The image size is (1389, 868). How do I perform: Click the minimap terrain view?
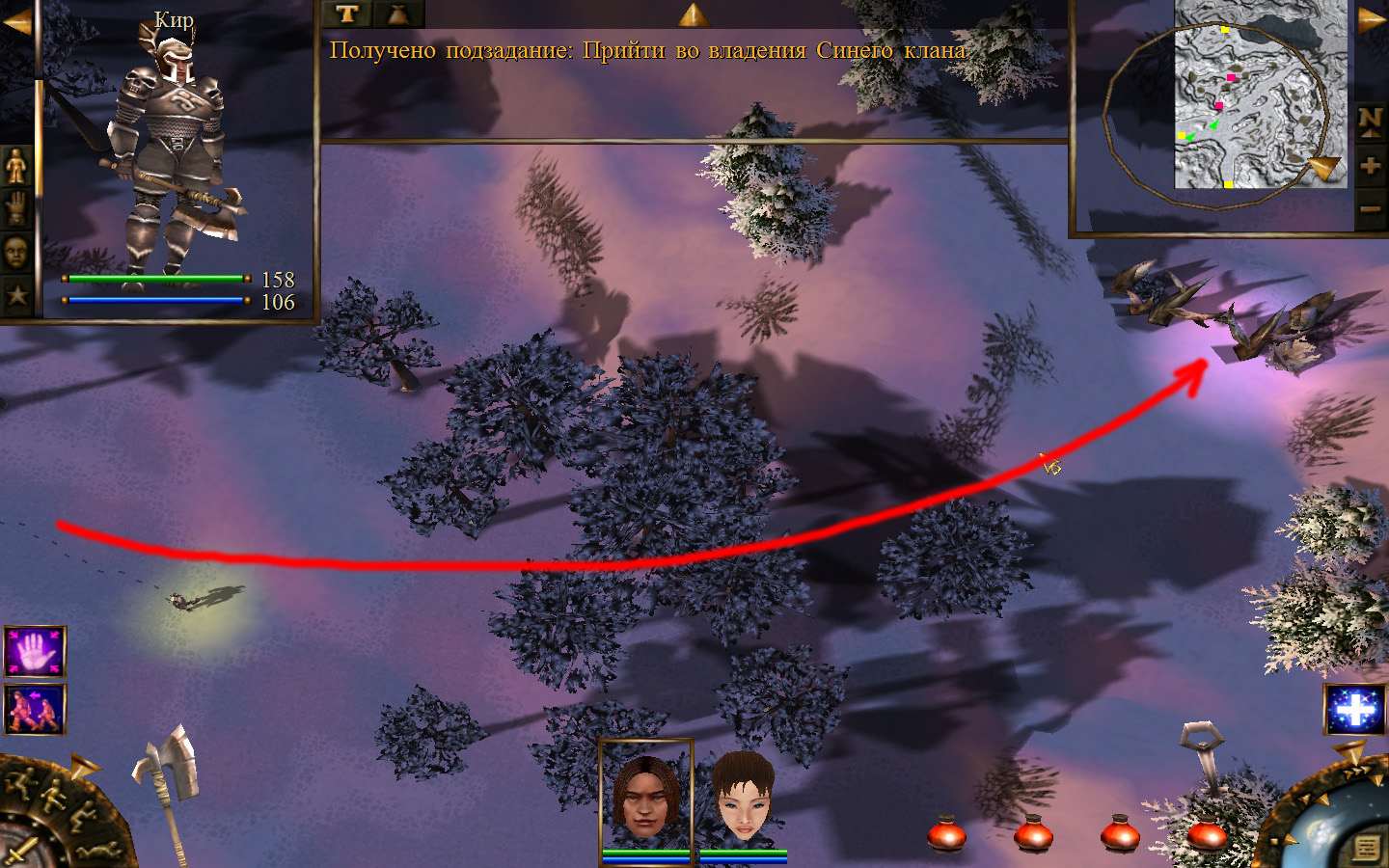[1259, 95]
